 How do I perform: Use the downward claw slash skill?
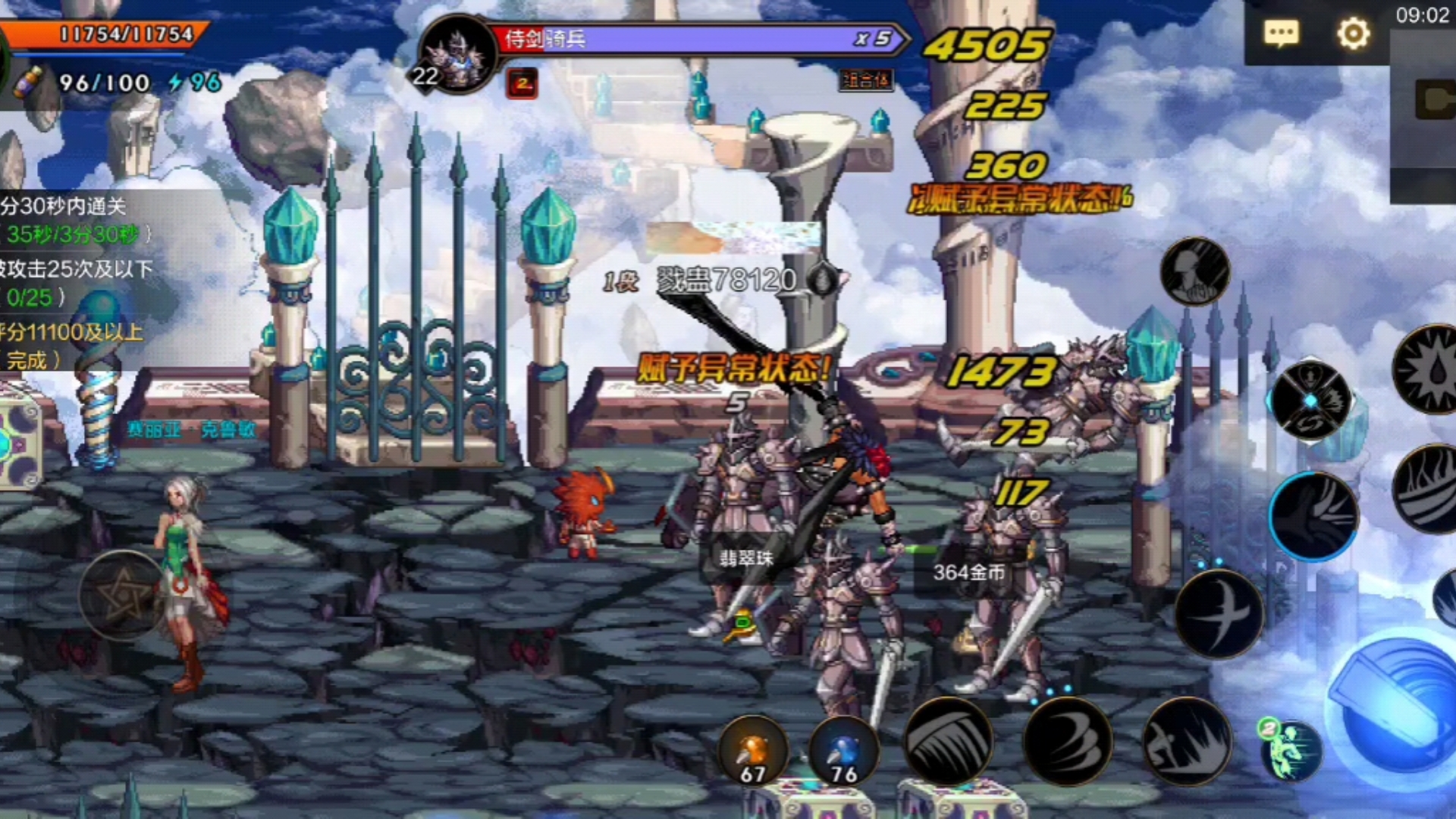pos(948,741)
